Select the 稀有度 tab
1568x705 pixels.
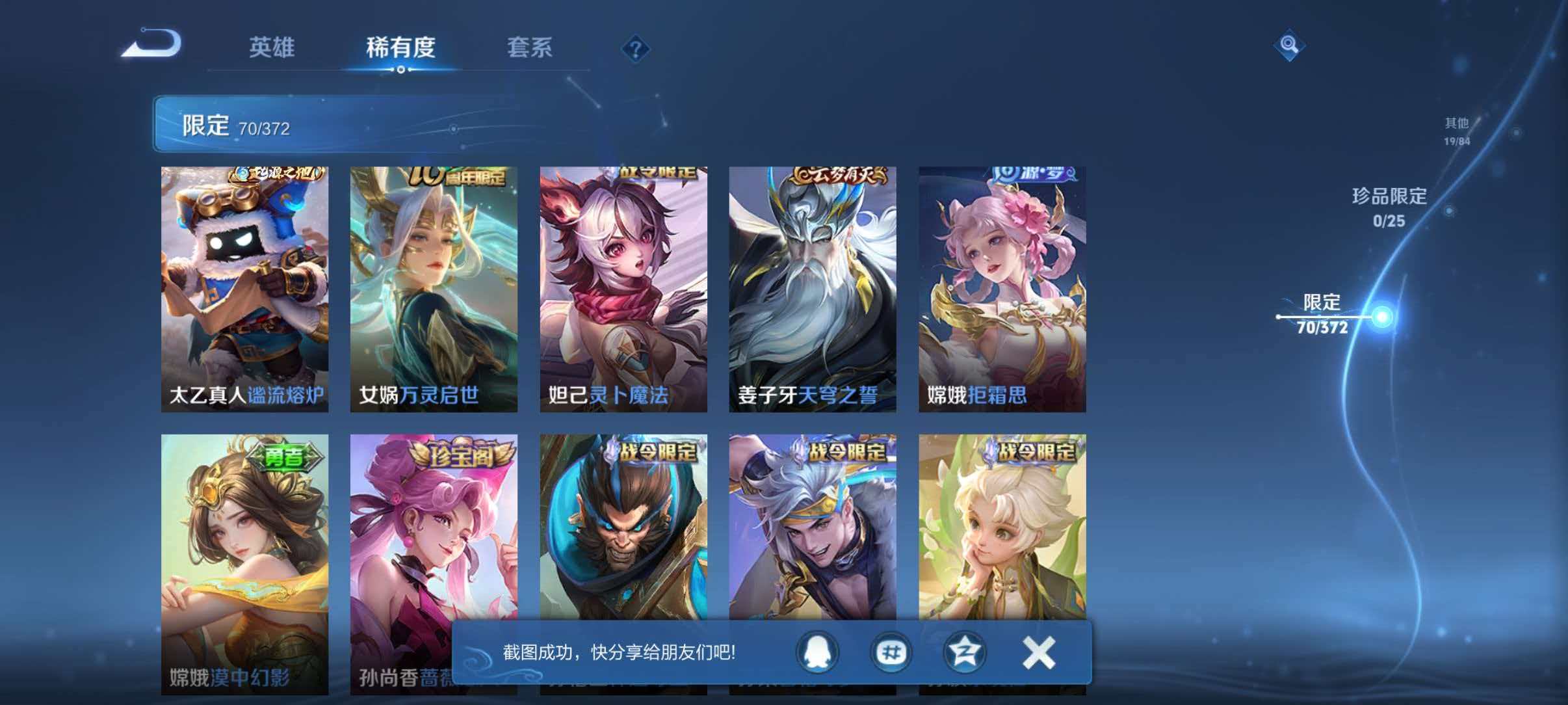click(x=401, y=47)
